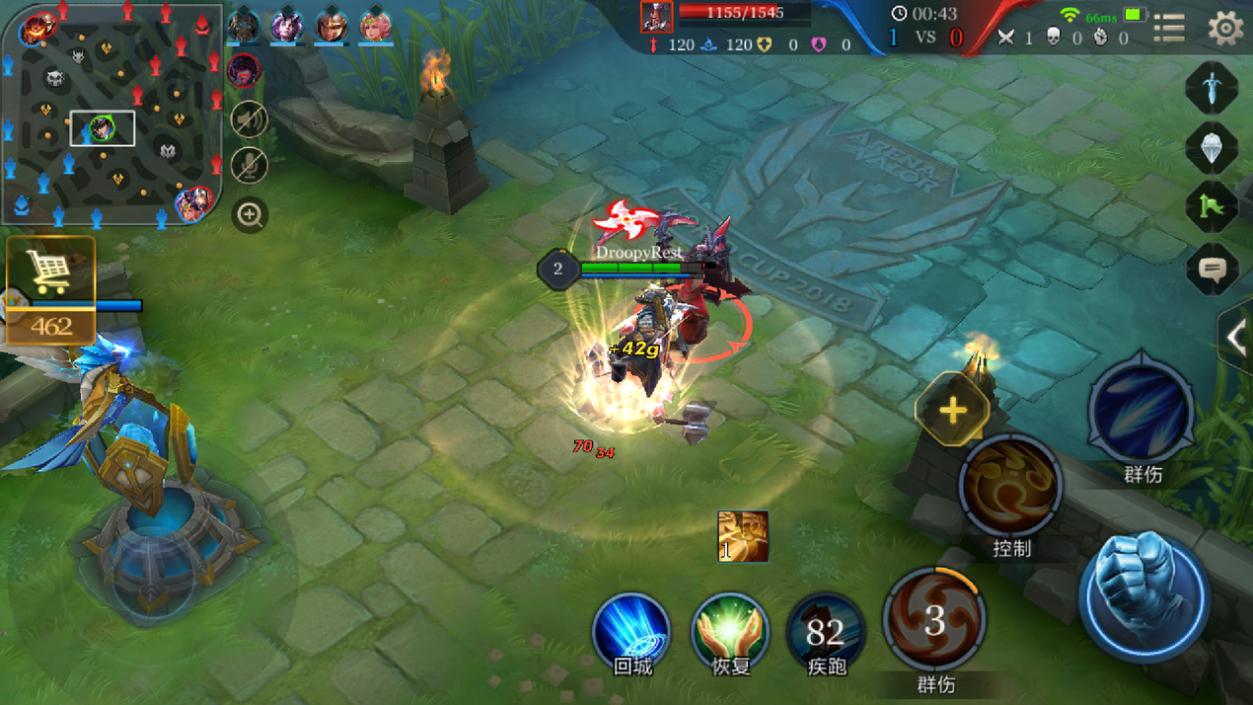The height and width of the screenshot is (705, 1253).
Task: Expand the arrow panel on right edge
Action: coord(1237,338)
